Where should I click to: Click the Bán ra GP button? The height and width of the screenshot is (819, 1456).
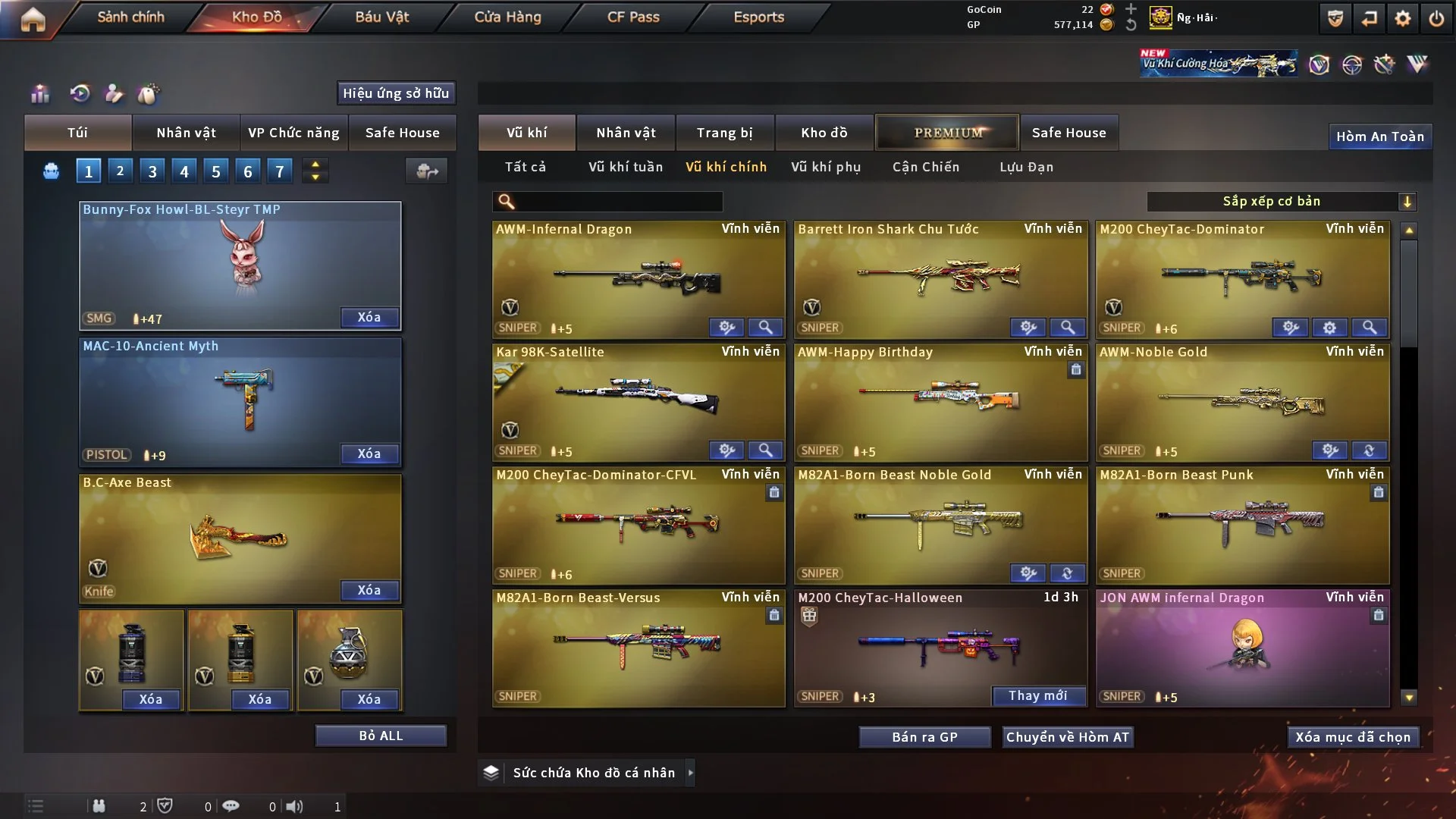(x=924, y=737)
